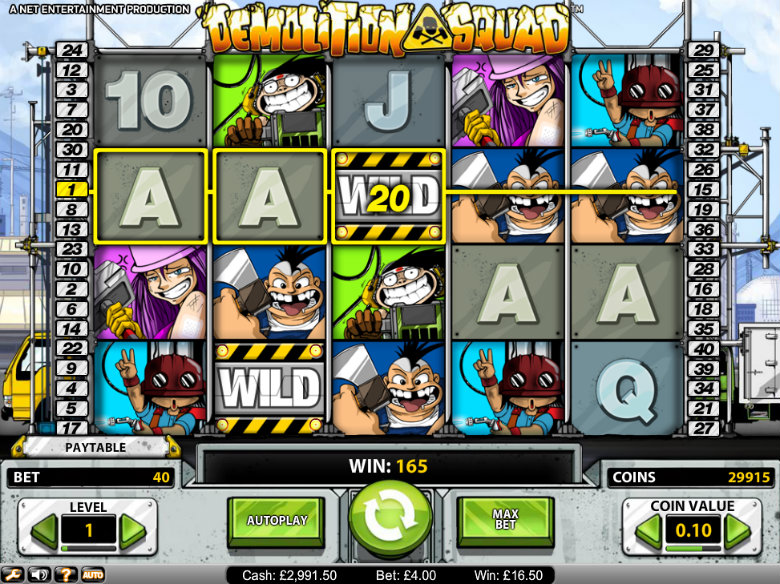Start Autoplay mode
The image size is (780, 584).
[x=275, y=520]
